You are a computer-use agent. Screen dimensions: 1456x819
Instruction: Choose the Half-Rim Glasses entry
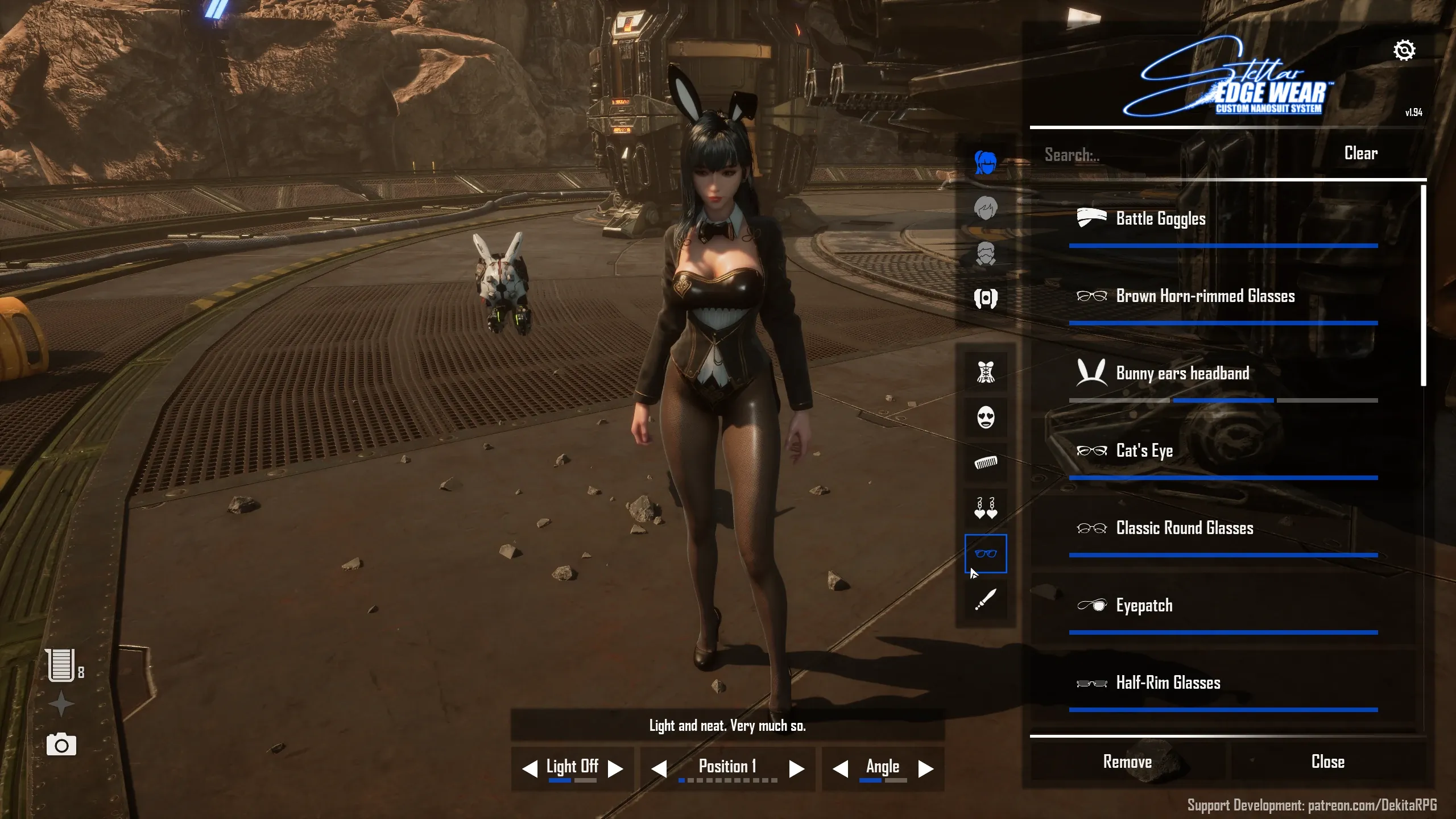tap(1168, 683)
